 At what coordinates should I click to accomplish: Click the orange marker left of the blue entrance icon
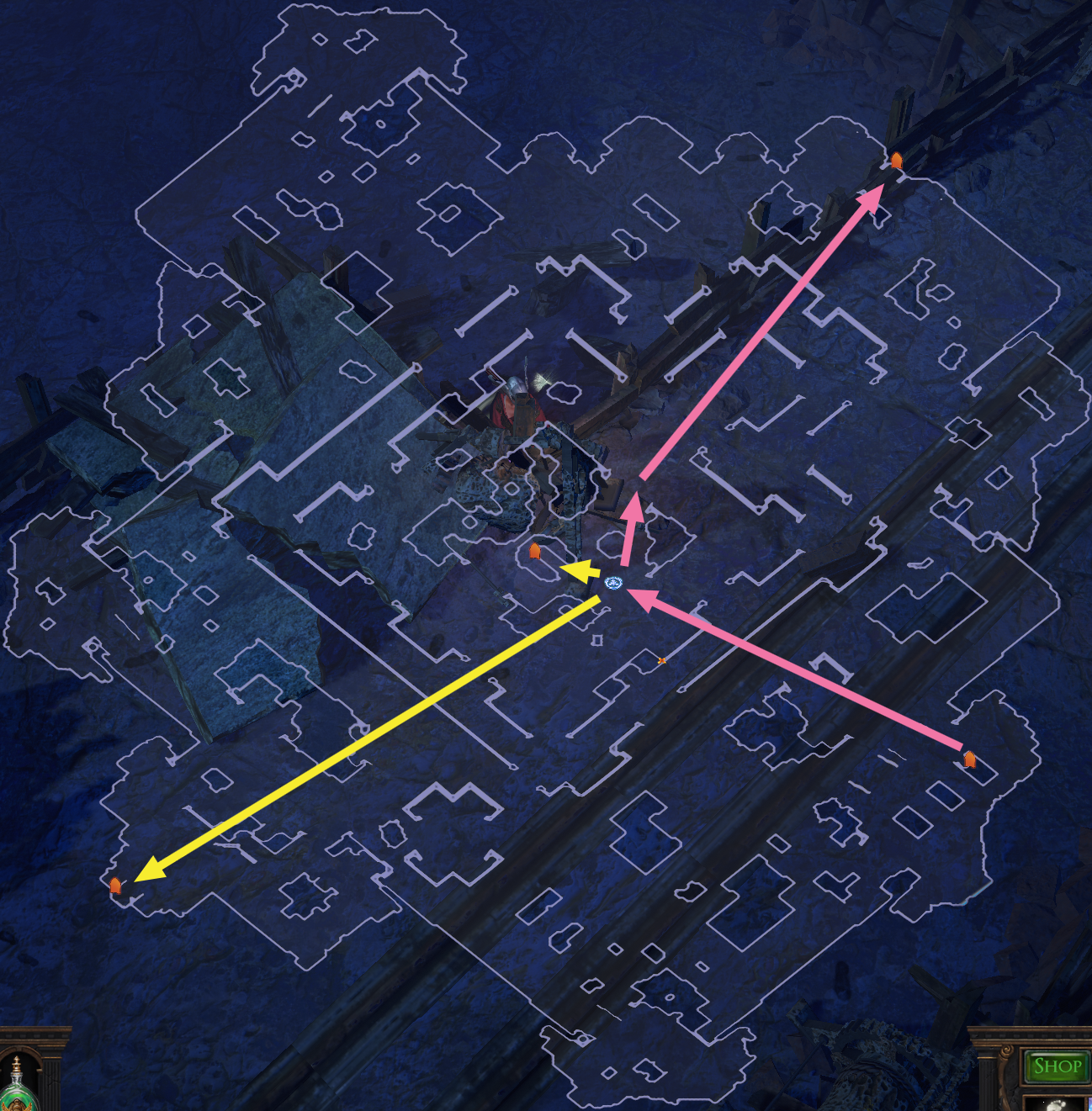coord(536,553)
